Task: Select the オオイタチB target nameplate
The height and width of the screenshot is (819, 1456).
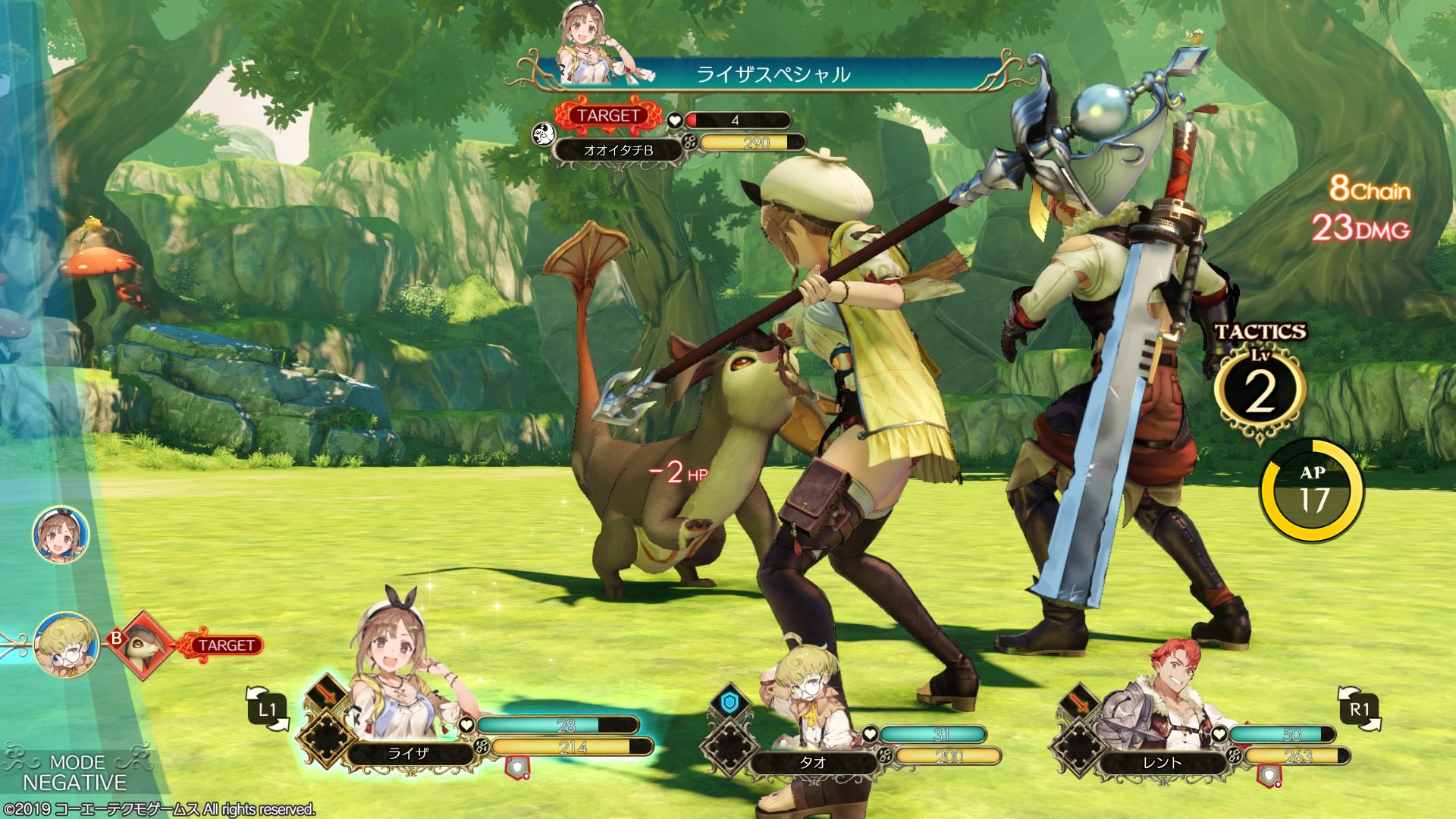Action: (618, 150)
